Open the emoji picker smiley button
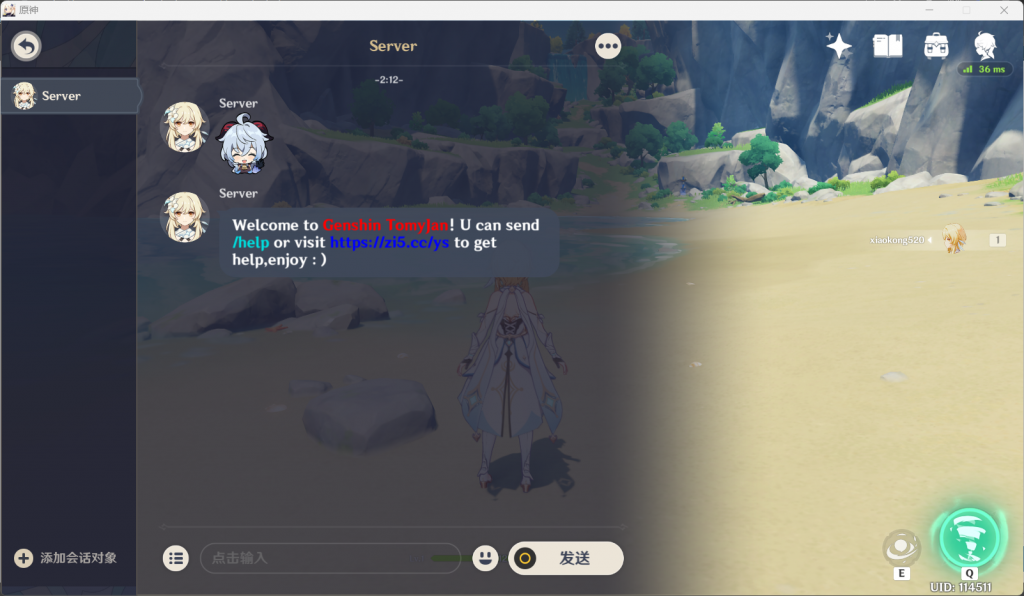Viewport: 1024px width, 596px height. coord(485,558)
